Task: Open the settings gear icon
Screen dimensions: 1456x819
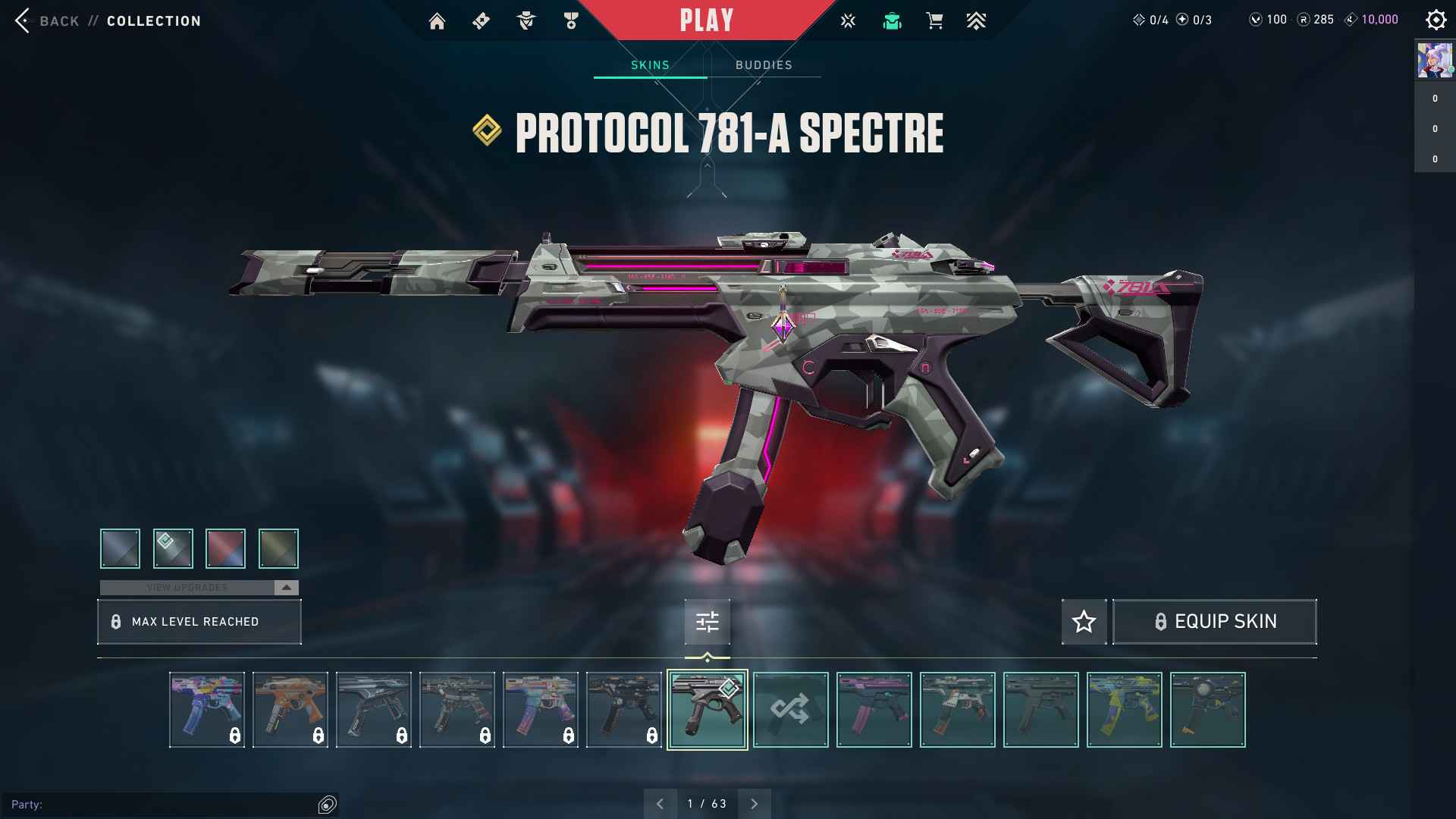Action: coord(1435,20)
